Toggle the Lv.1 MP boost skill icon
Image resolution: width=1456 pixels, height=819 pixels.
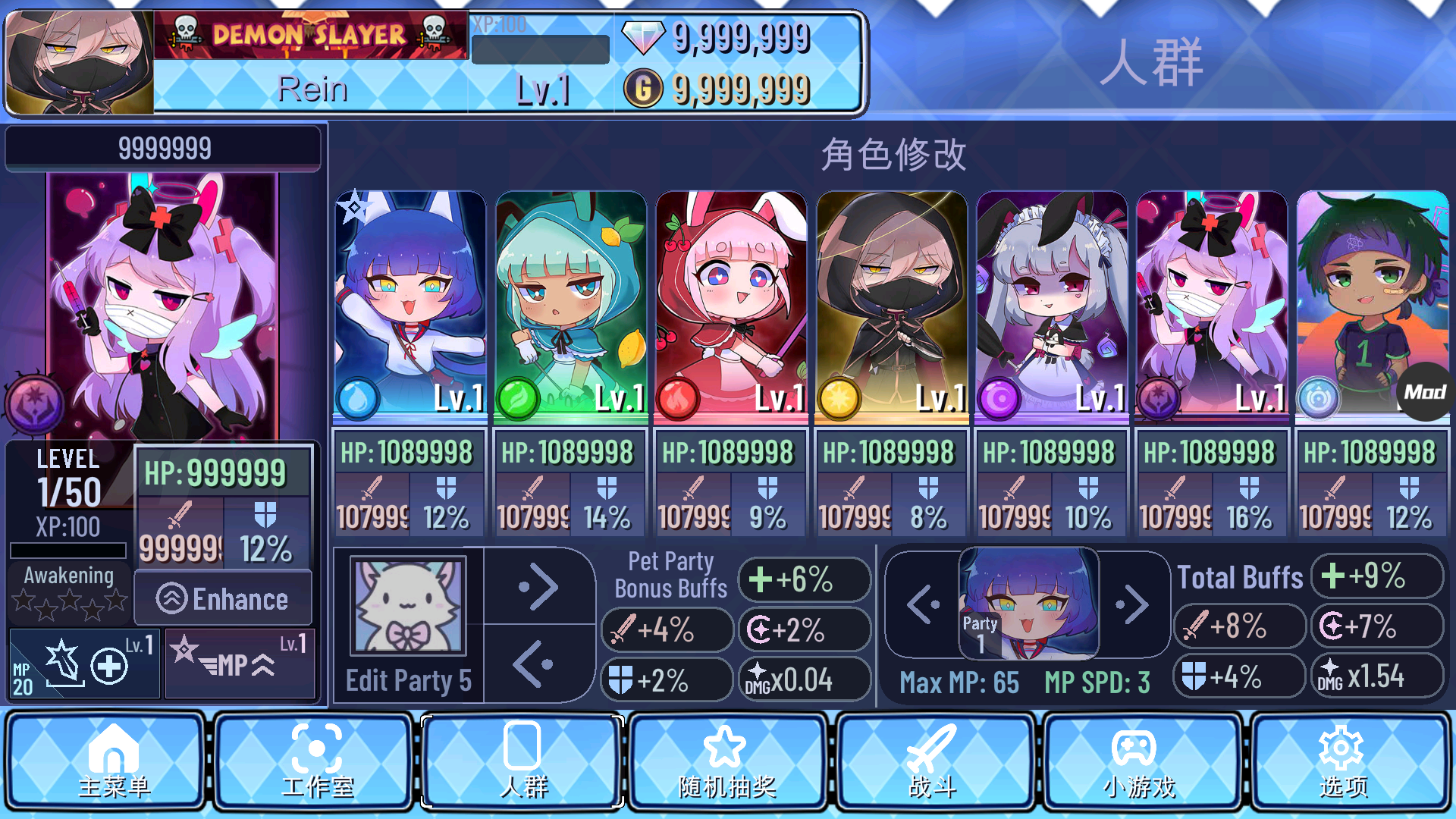[240, 665]
